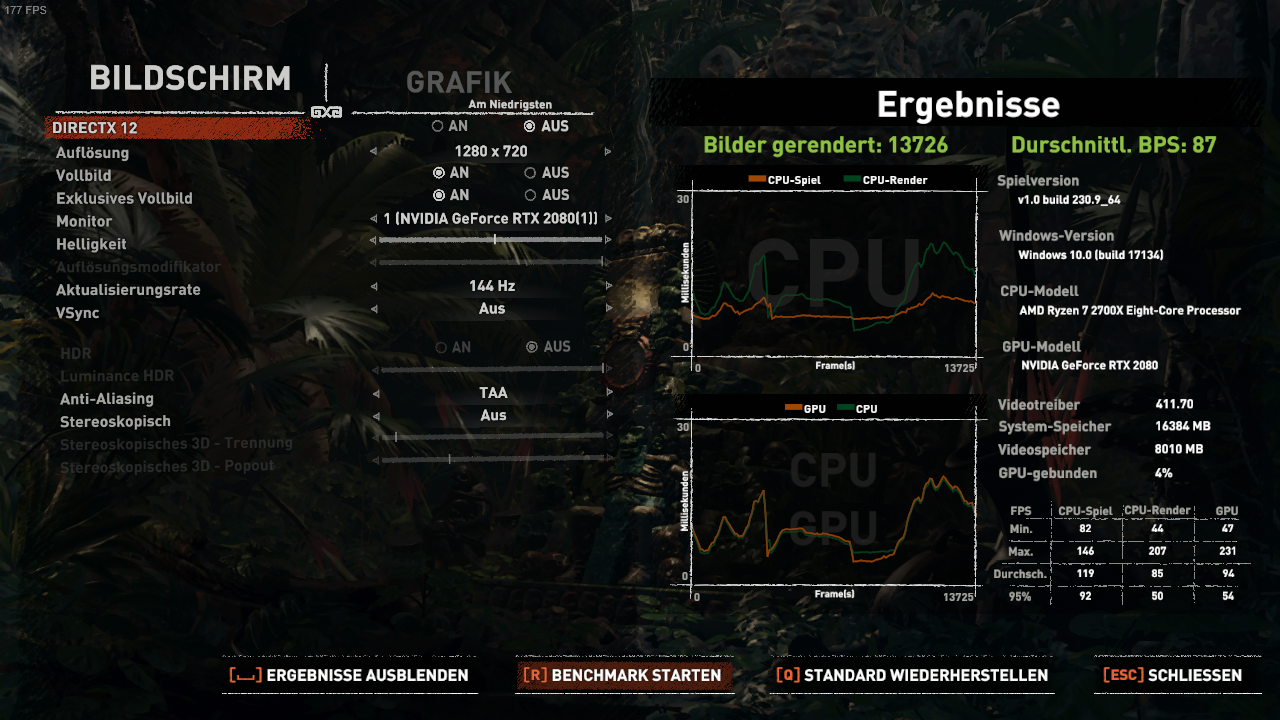The width and height of the screenshot is (1280, 720).
Task: Click the orange GPU legend marker
Action: click(794, 408)
